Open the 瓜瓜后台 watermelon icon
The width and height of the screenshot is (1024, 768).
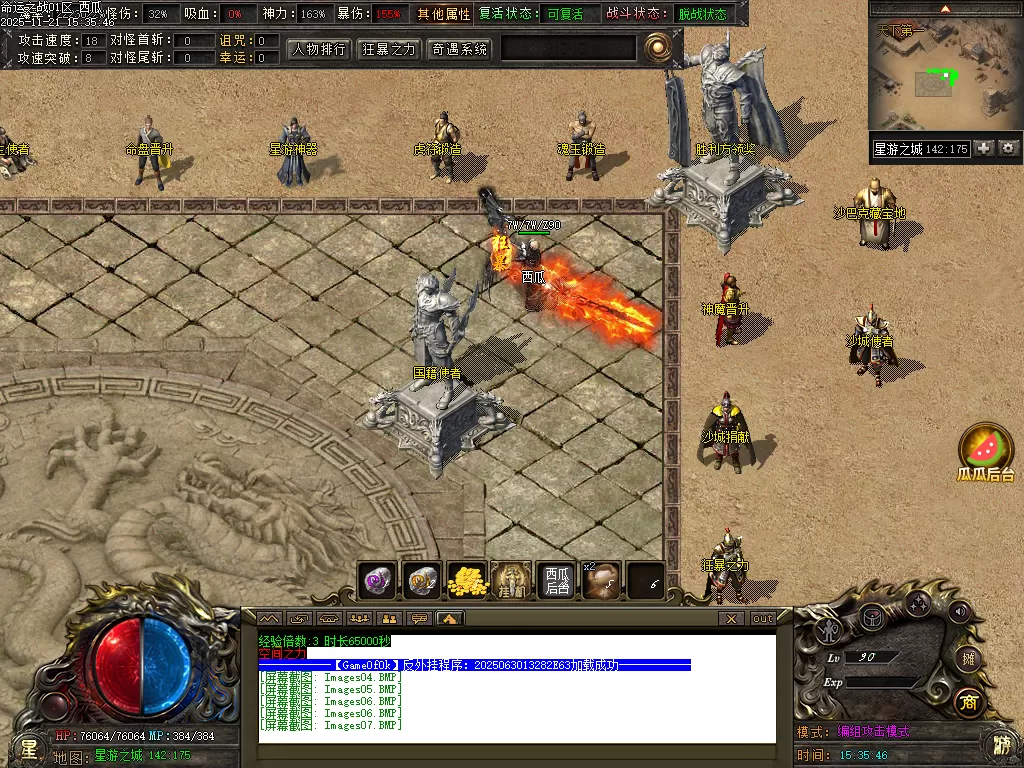click(x=986, y=448)
